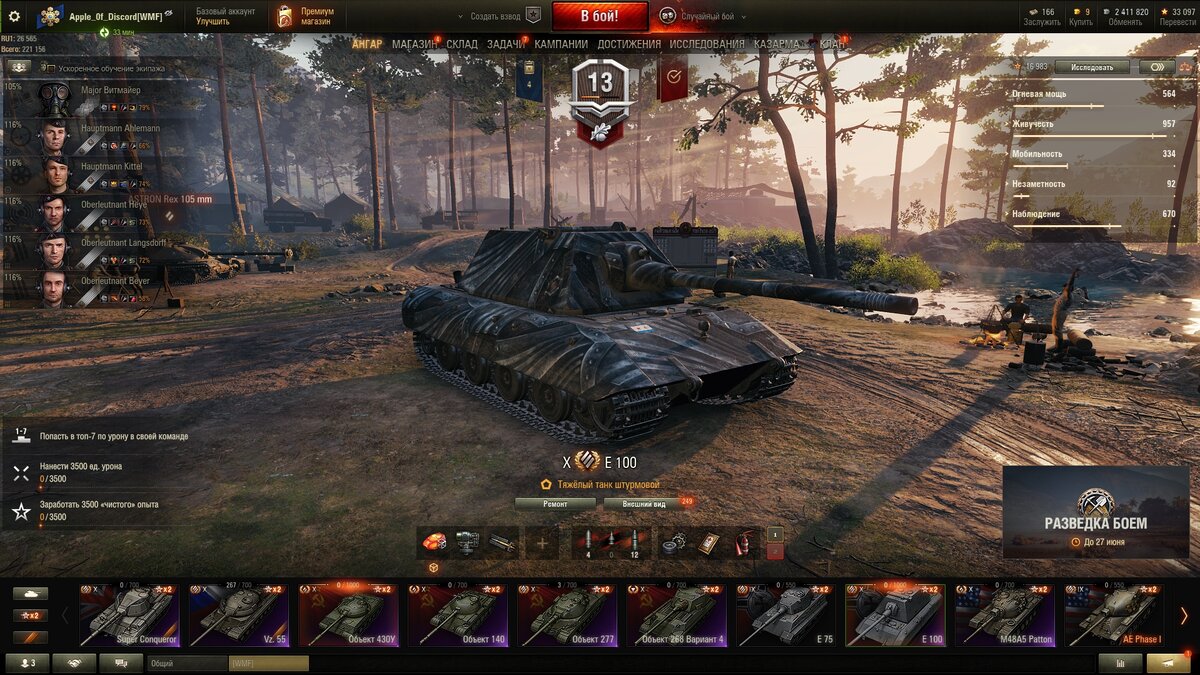Open the ДОСТИЖЕНИЯ tab
The height and width of the screenshot is (675, 1200).
coord(629,44)
